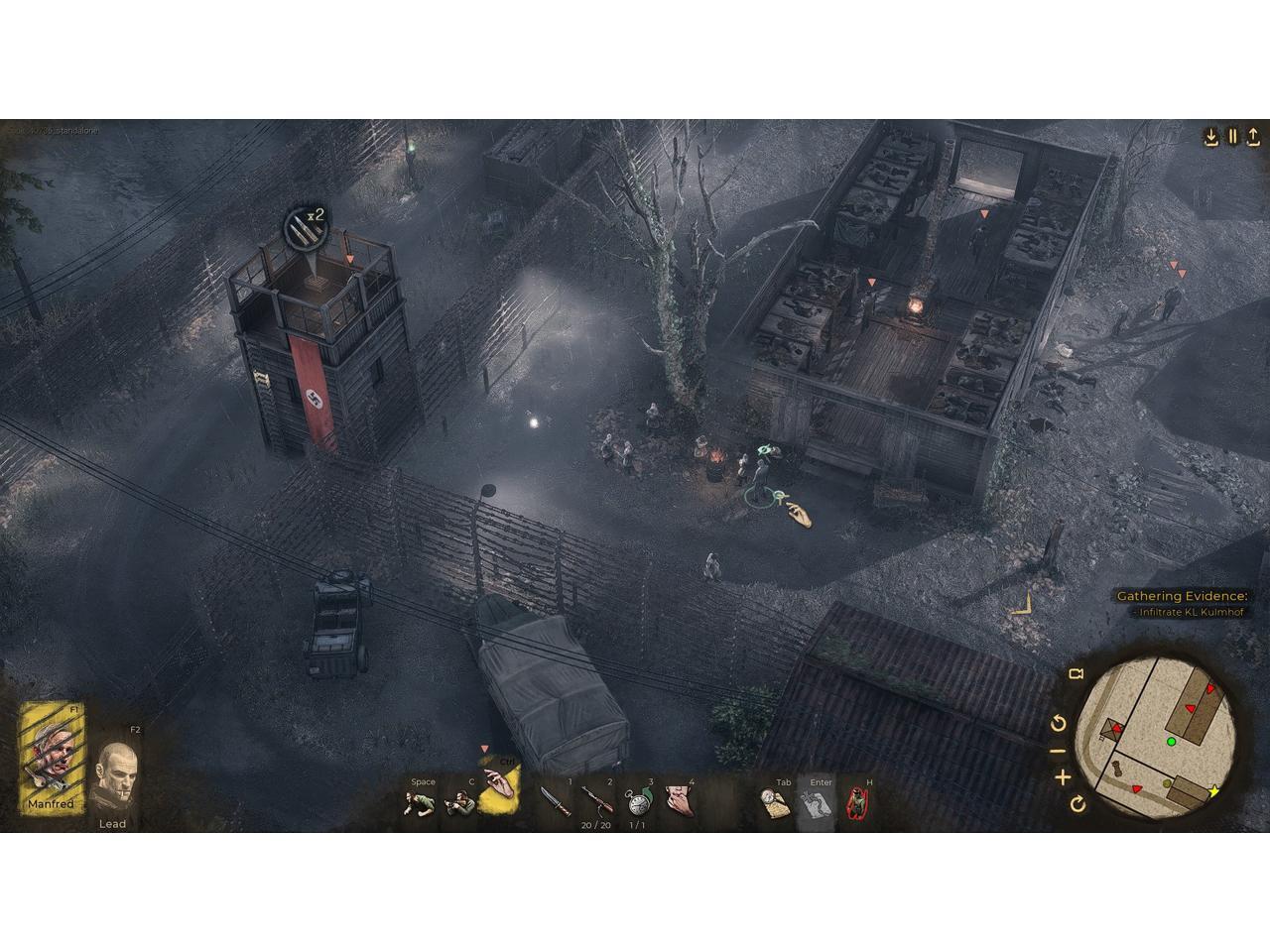Screen dimensions: 1270x952
Task: Select Manfred's character portrait
Action: (x=54, y=759)
